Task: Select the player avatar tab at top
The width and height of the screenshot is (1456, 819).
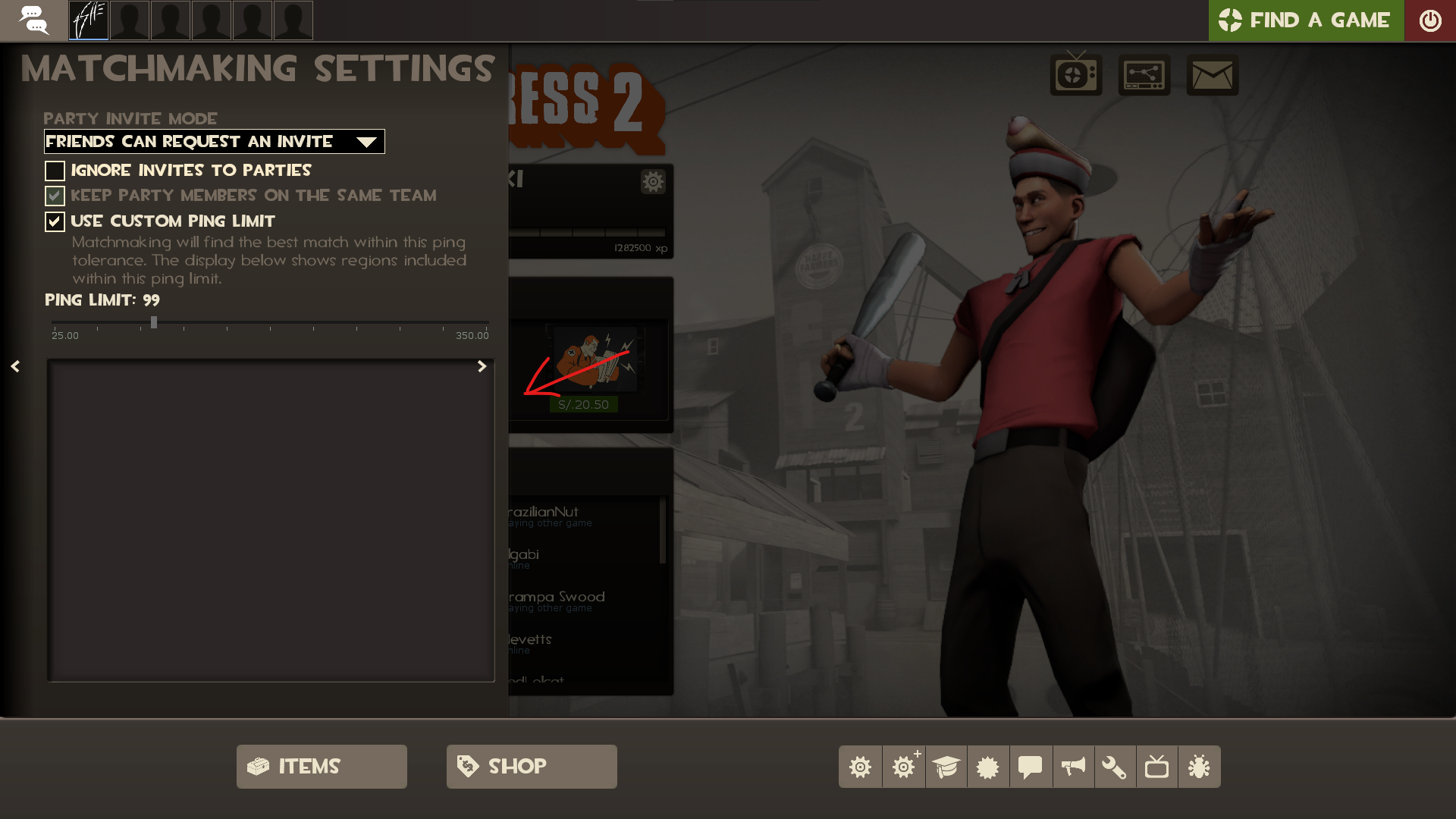Action: 89,20
